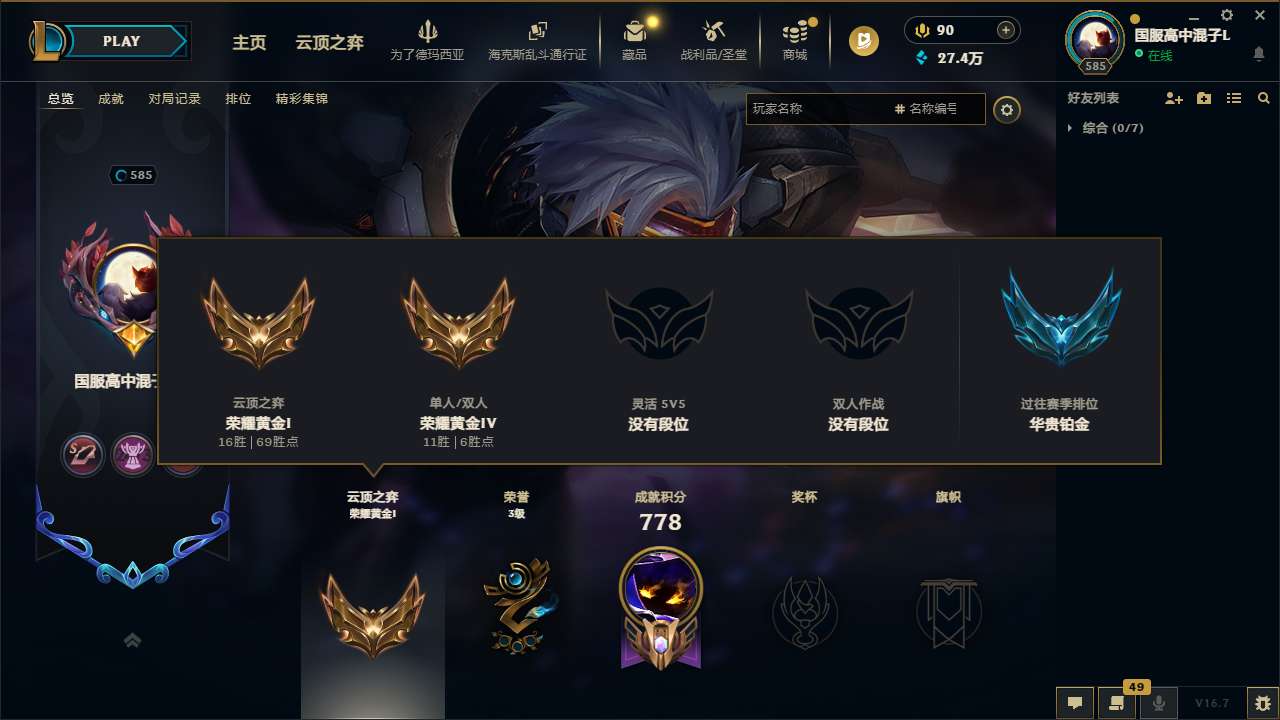The image size is (1280, 720).
Task: Open the friend groups folder icon
Action: [1202, 98]
